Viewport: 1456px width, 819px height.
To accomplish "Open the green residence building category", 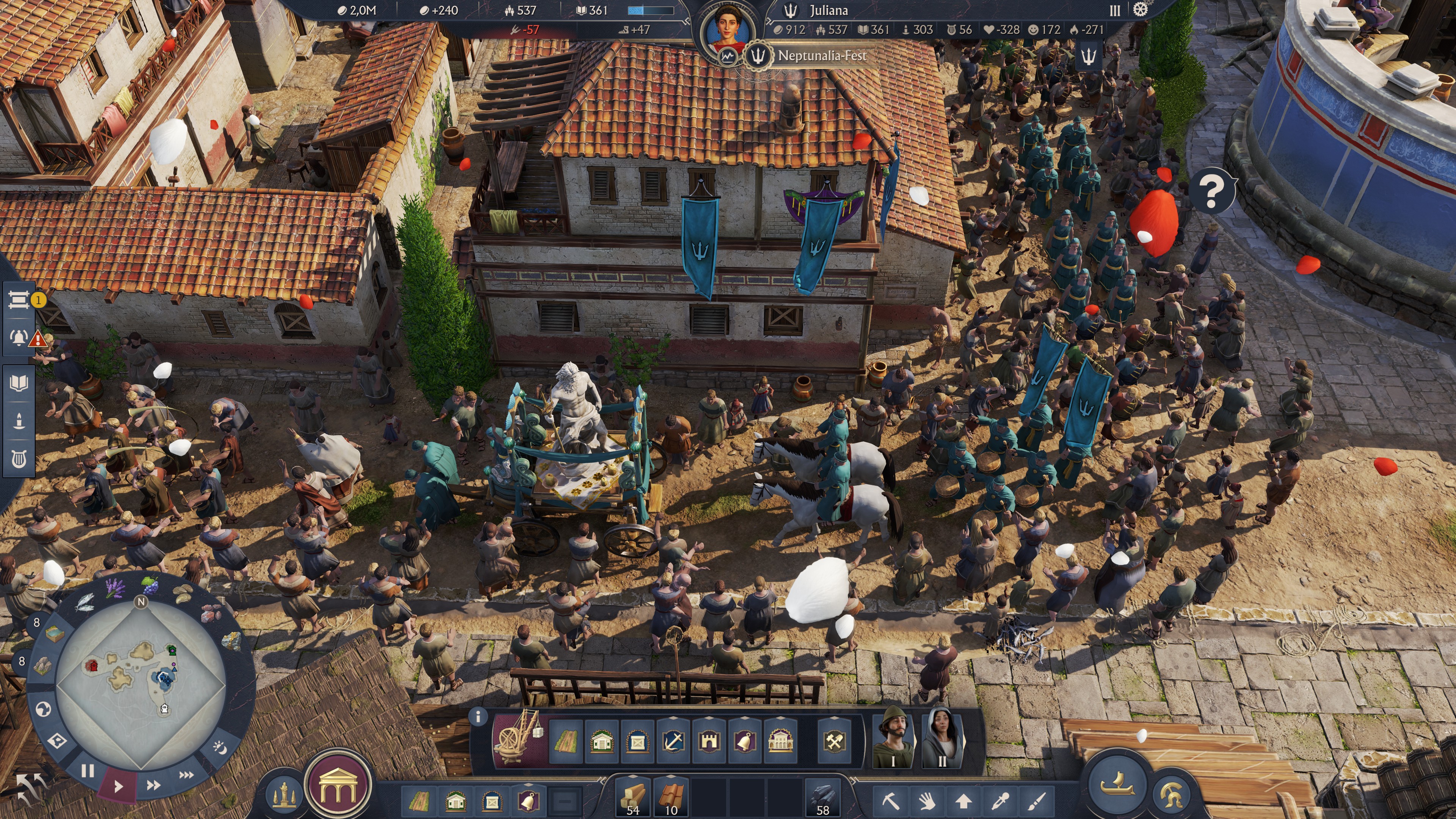I will pyautogui.click(x=602, y=742).
